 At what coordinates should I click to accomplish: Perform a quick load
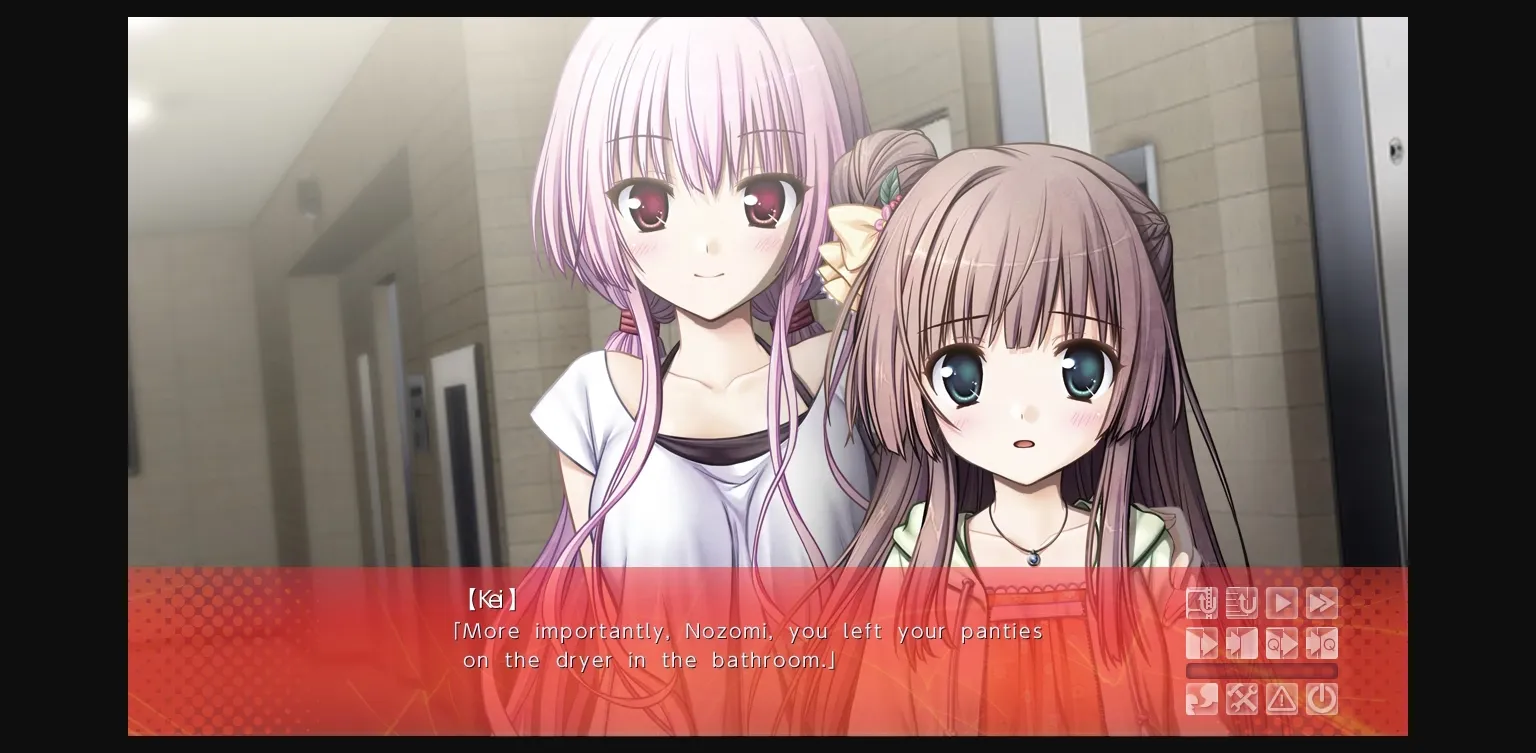1321,644
